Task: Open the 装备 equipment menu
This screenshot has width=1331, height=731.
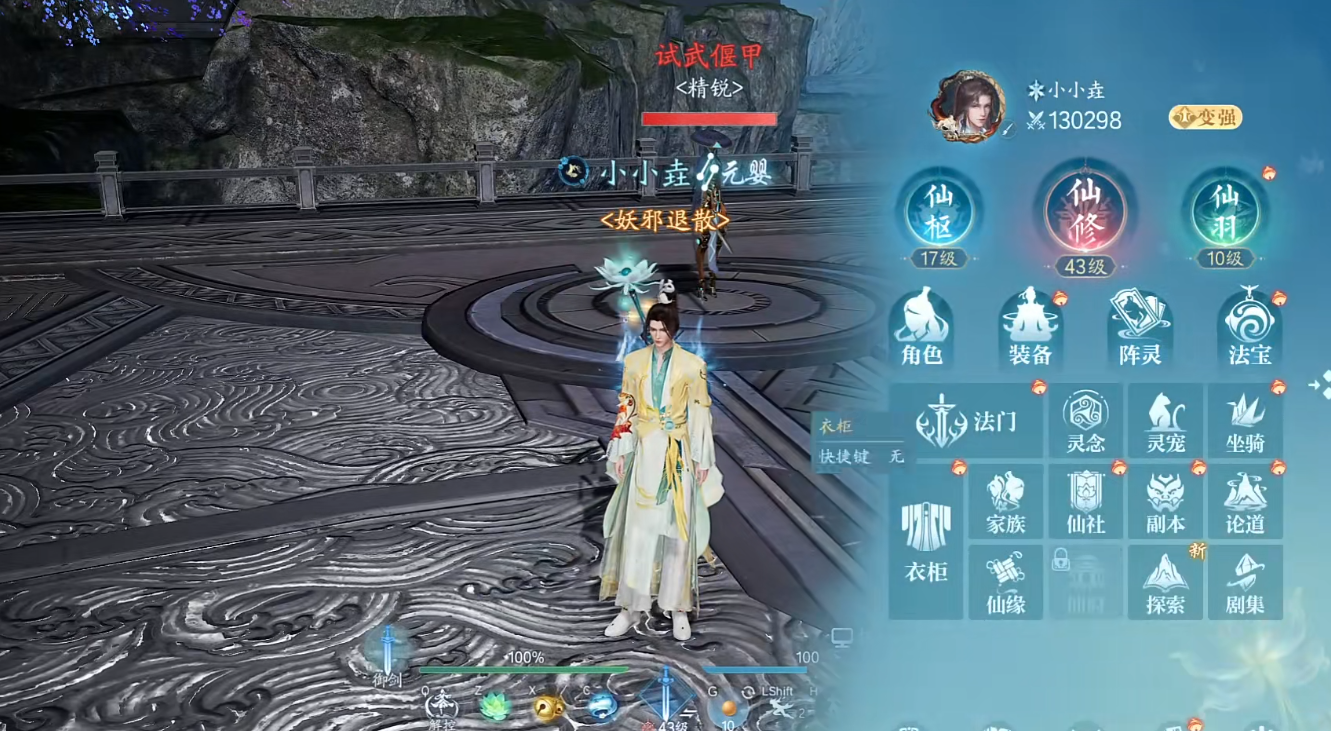Action: pos(1030,328)
